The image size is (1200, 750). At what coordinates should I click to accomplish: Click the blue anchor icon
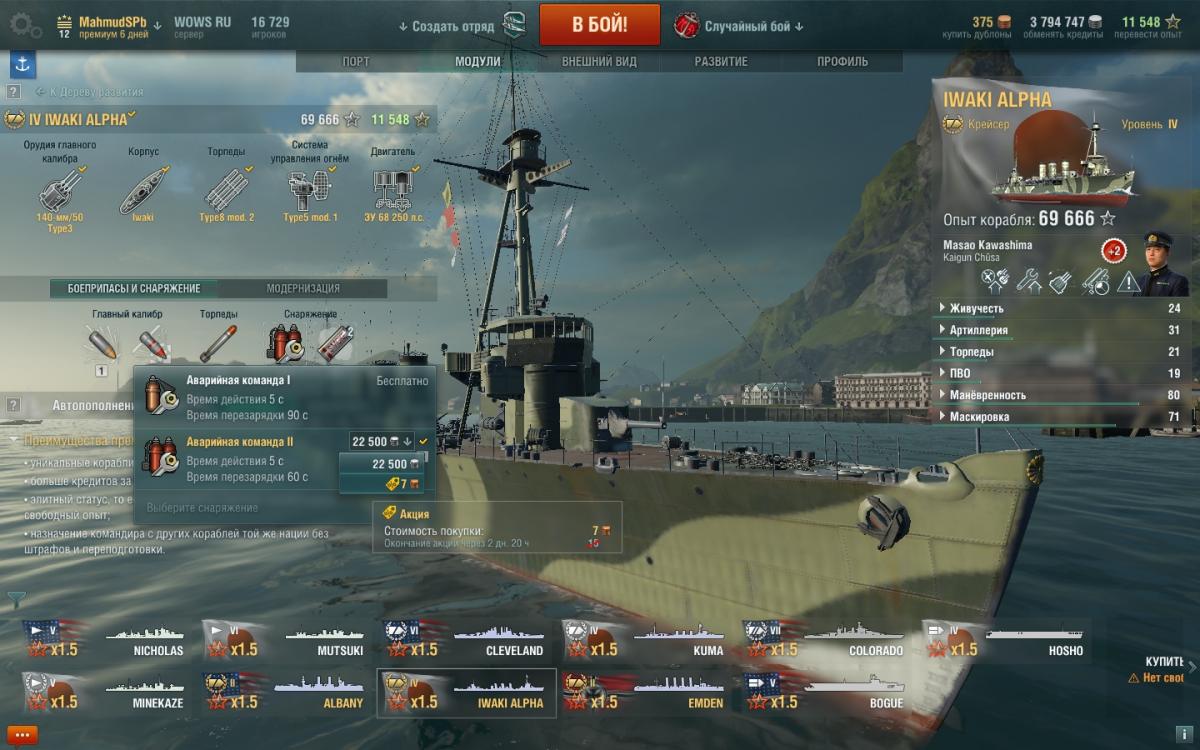click(22, 64)
